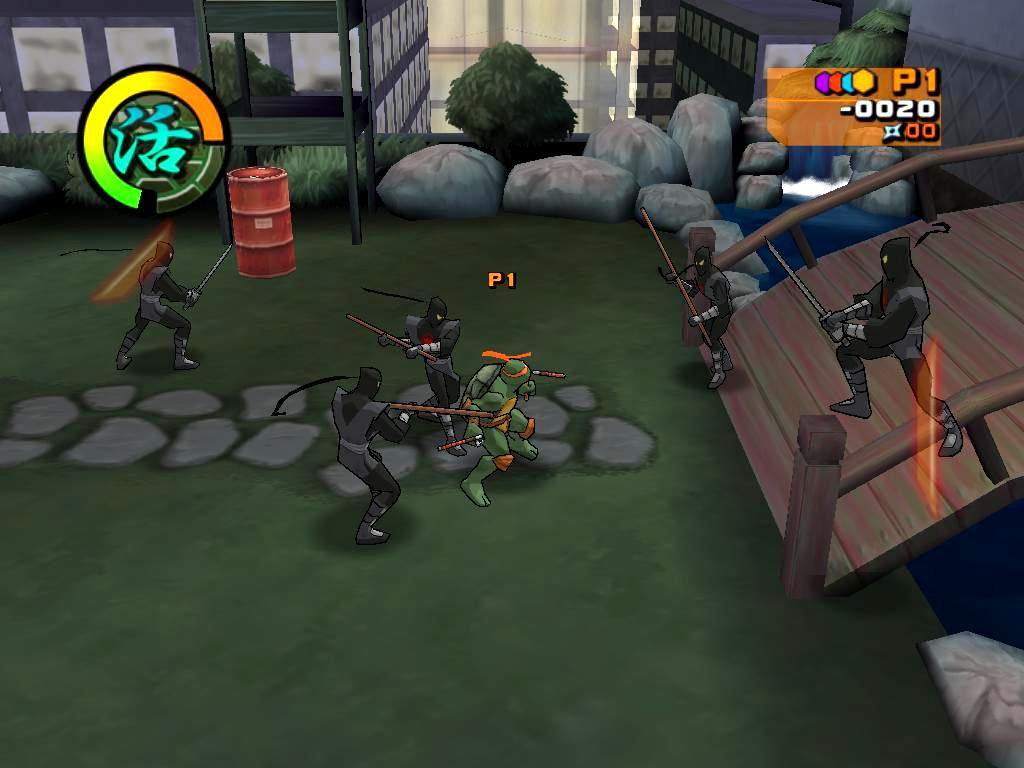Click the kanji emblem in the health gauge

click(x=150, y=139)
